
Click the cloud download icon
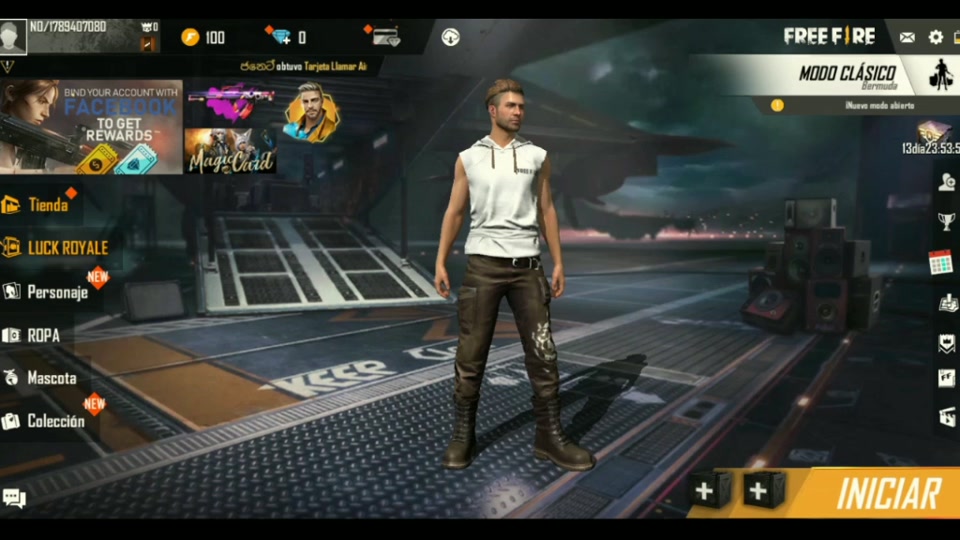tap(451, 37)
